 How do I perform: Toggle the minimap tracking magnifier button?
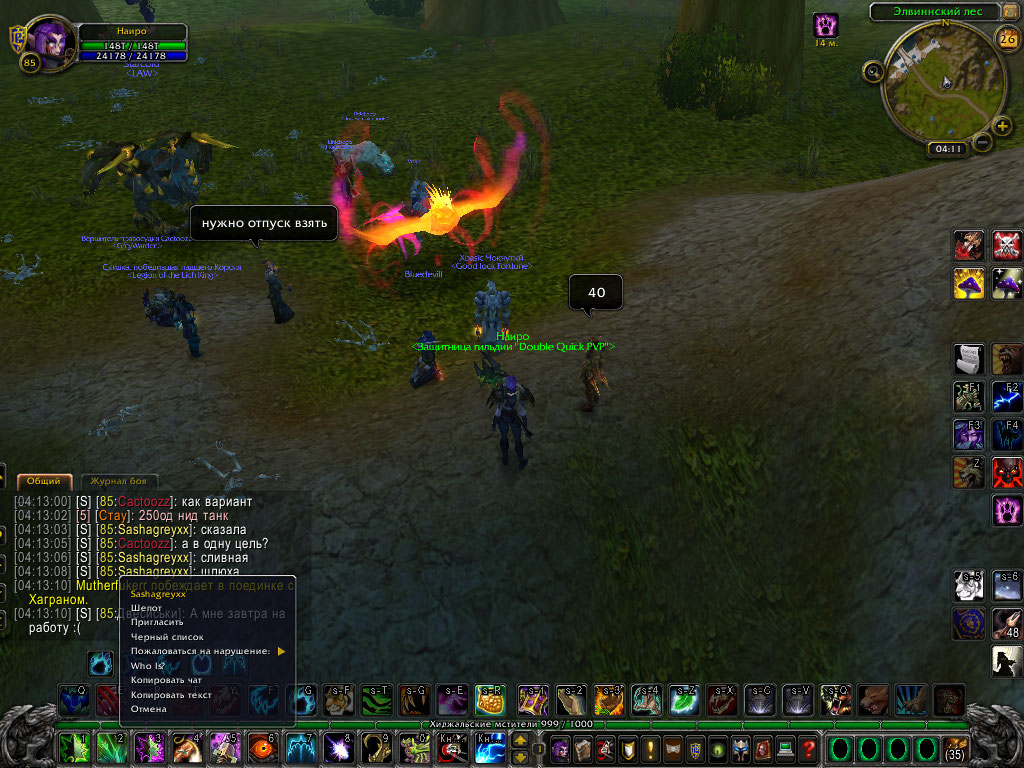(874, 70)
